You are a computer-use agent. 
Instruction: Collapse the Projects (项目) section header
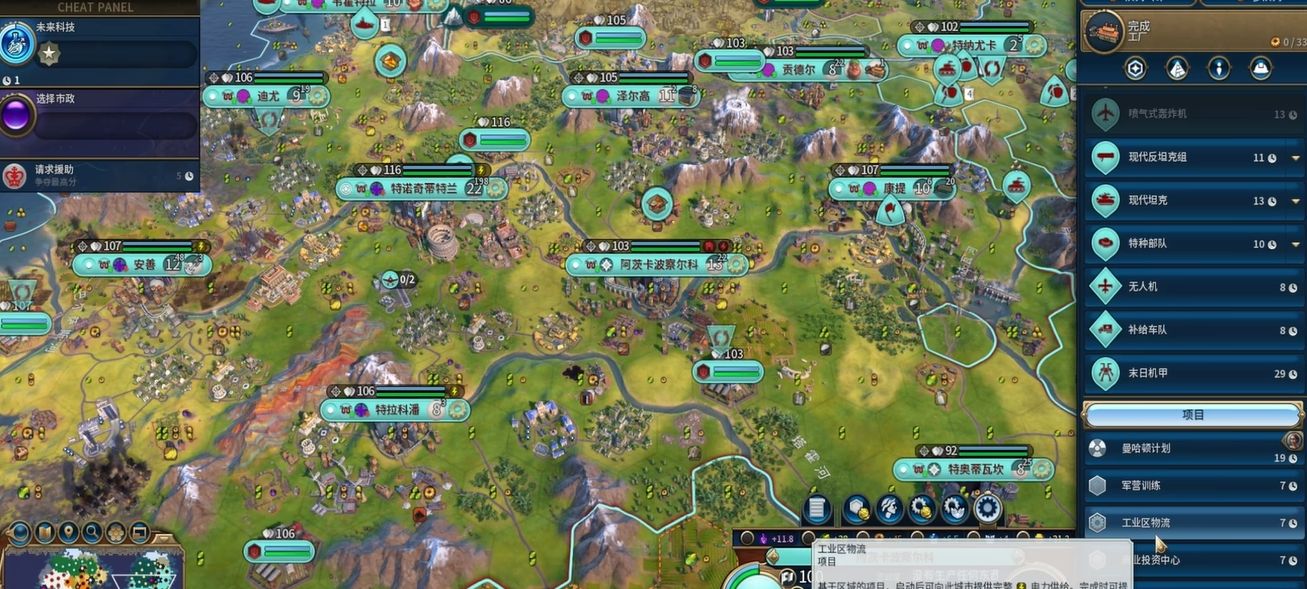tap(1193, 415)
